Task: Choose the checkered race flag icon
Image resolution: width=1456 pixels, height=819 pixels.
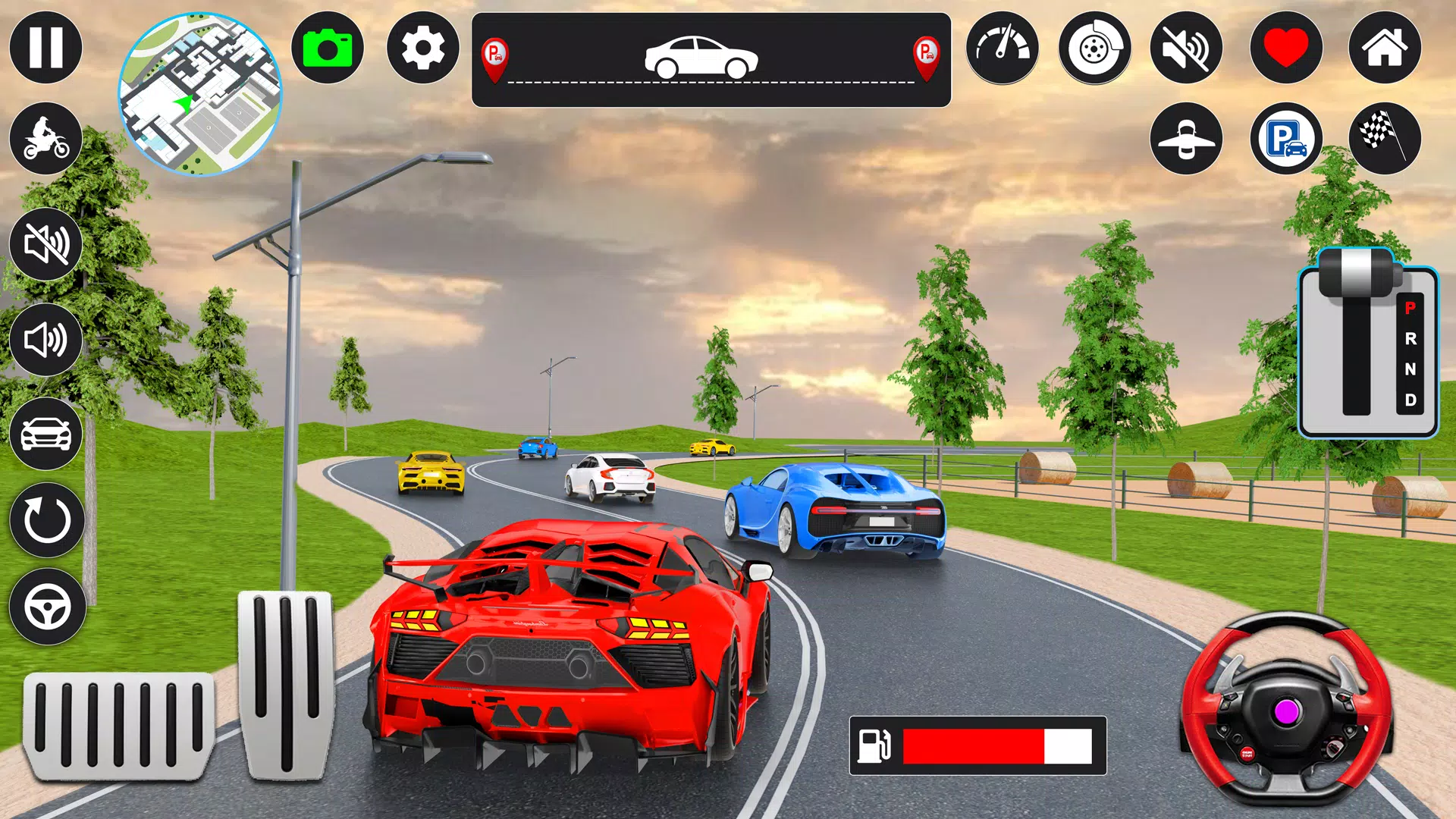Action: click(1385, 139)
